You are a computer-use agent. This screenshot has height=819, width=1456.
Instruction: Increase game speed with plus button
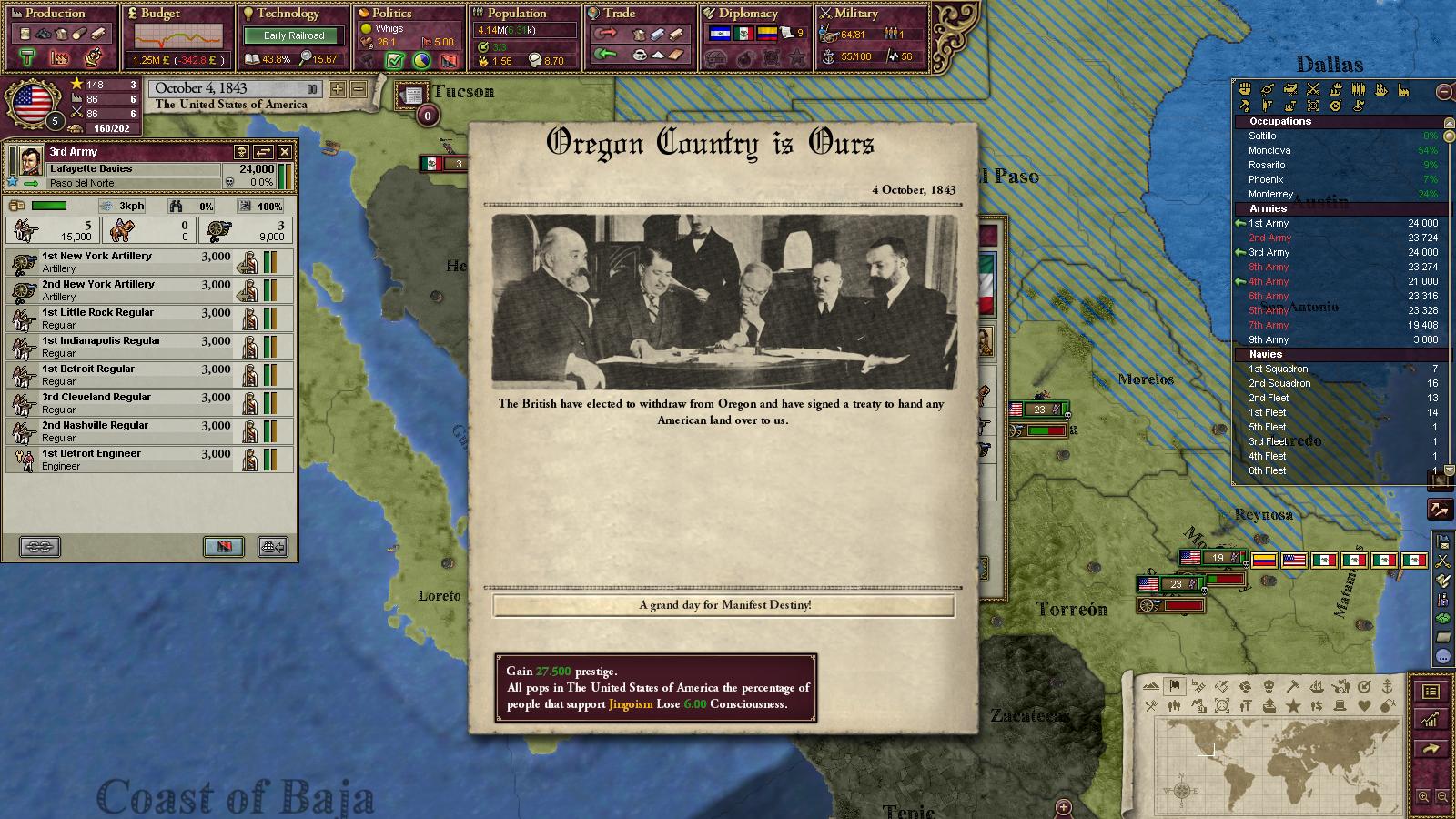pyautogui.click(x=338, y=89)
